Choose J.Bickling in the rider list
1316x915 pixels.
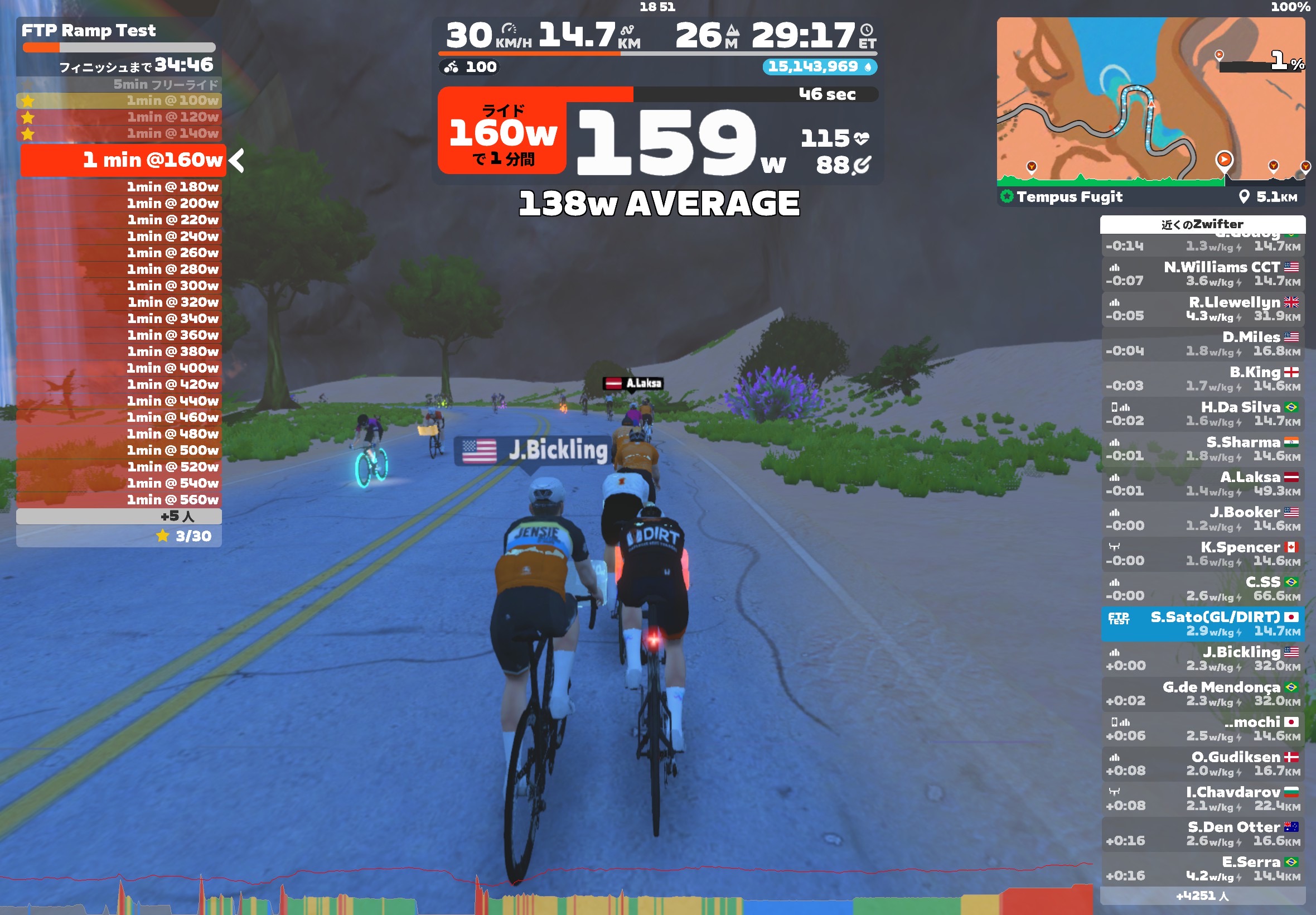(1203, 659)
